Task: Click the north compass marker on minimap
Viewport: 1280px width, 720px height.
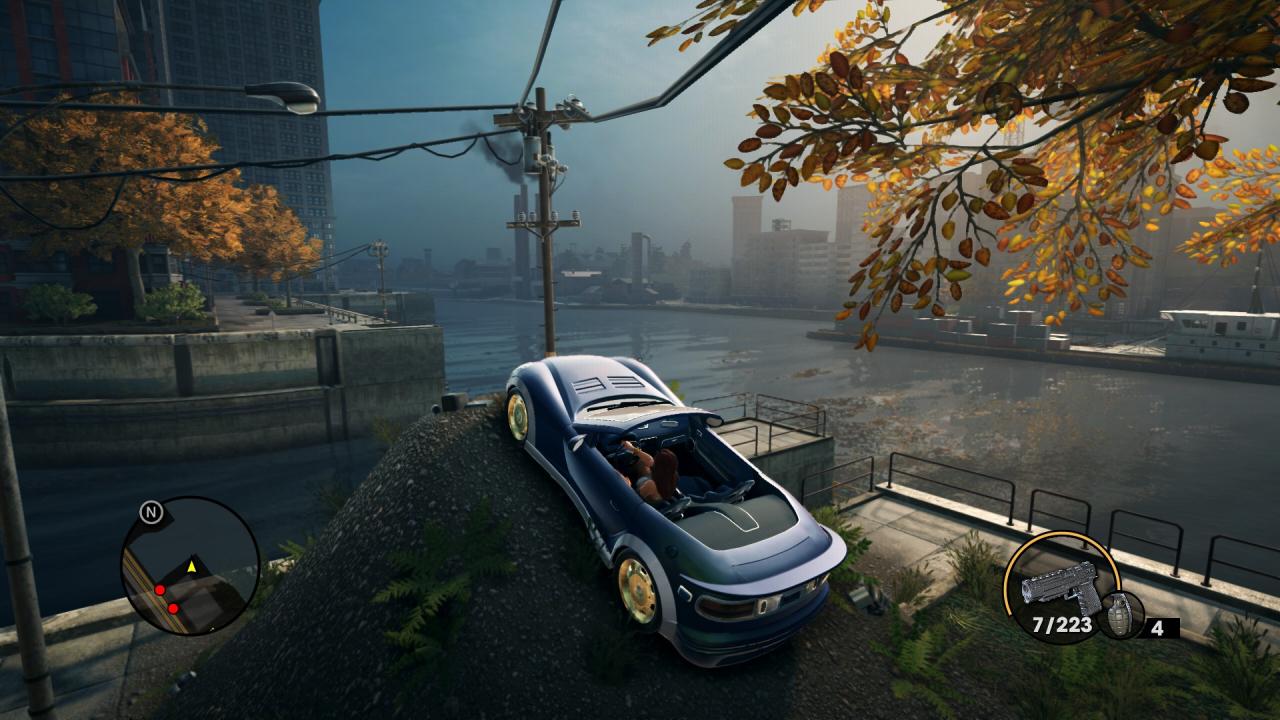Action: point(151,513)
